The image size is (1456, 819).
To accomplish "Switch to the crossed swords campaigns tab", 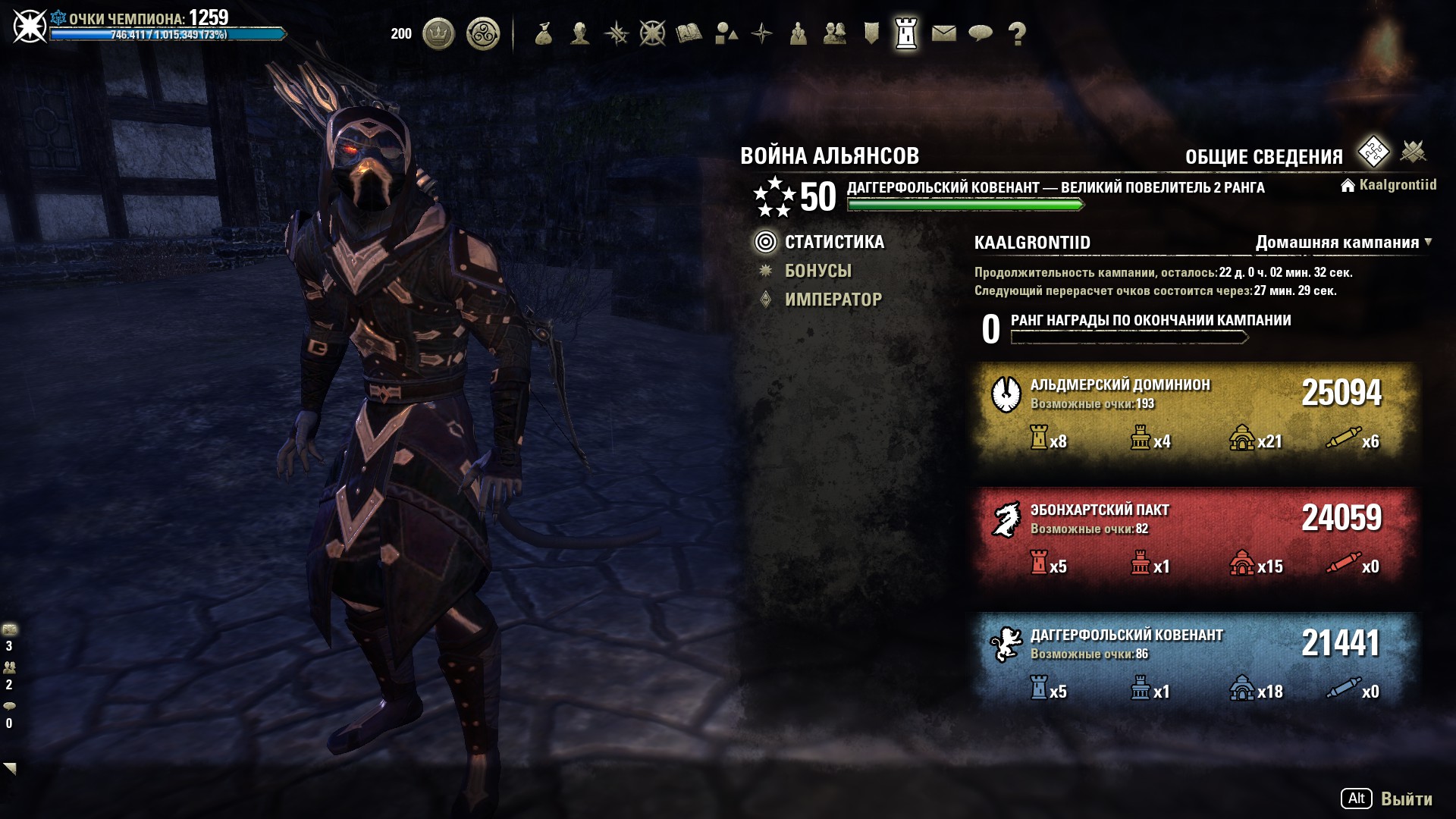I will pos(1413,152).
